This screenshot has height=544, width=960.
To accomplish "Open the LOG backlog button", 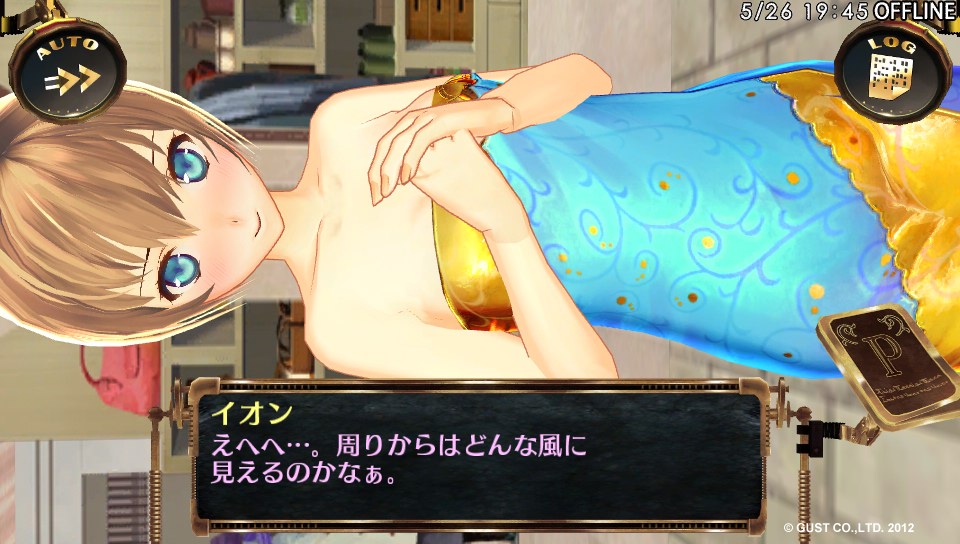I will (887, 70).
